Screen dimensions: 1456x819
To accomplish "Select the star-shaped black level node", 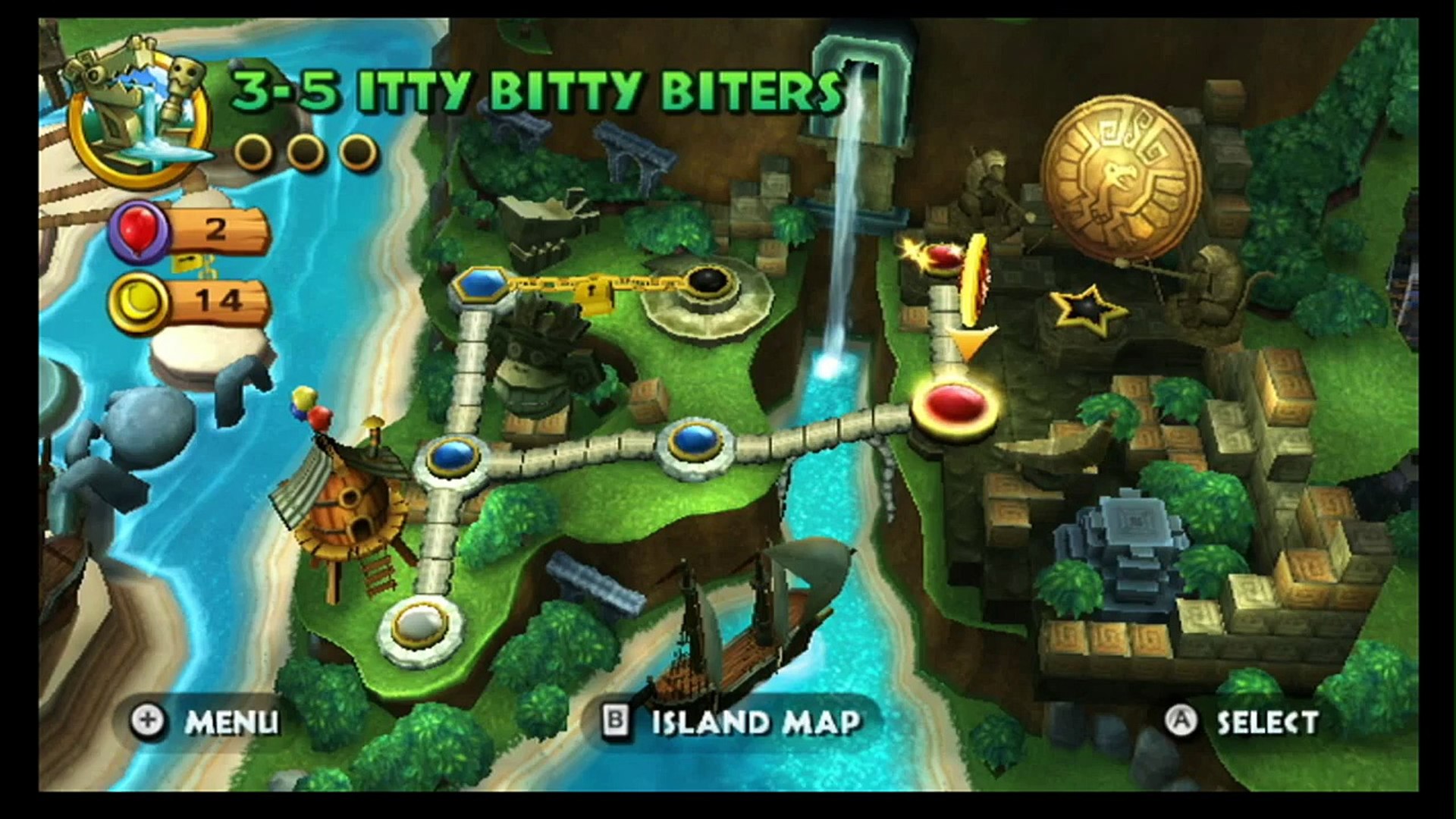I will (1086, 308).
